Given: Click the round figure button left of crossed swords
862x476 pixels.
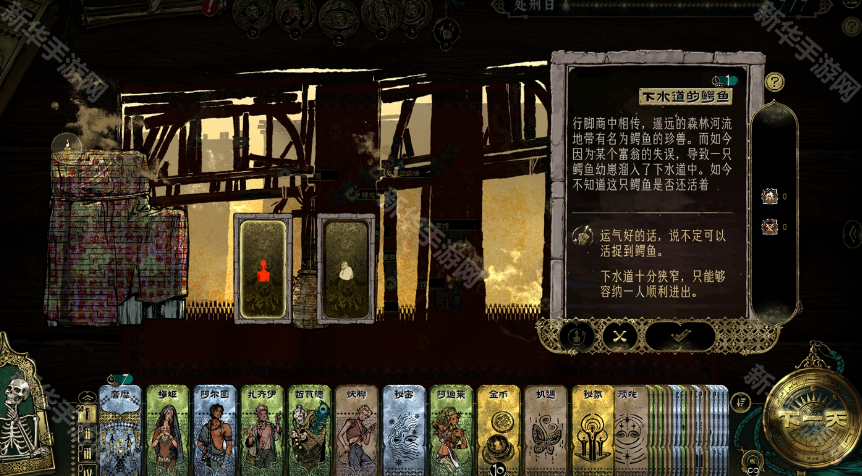Looking at the screenshot, I should click(x=577, y=336).
